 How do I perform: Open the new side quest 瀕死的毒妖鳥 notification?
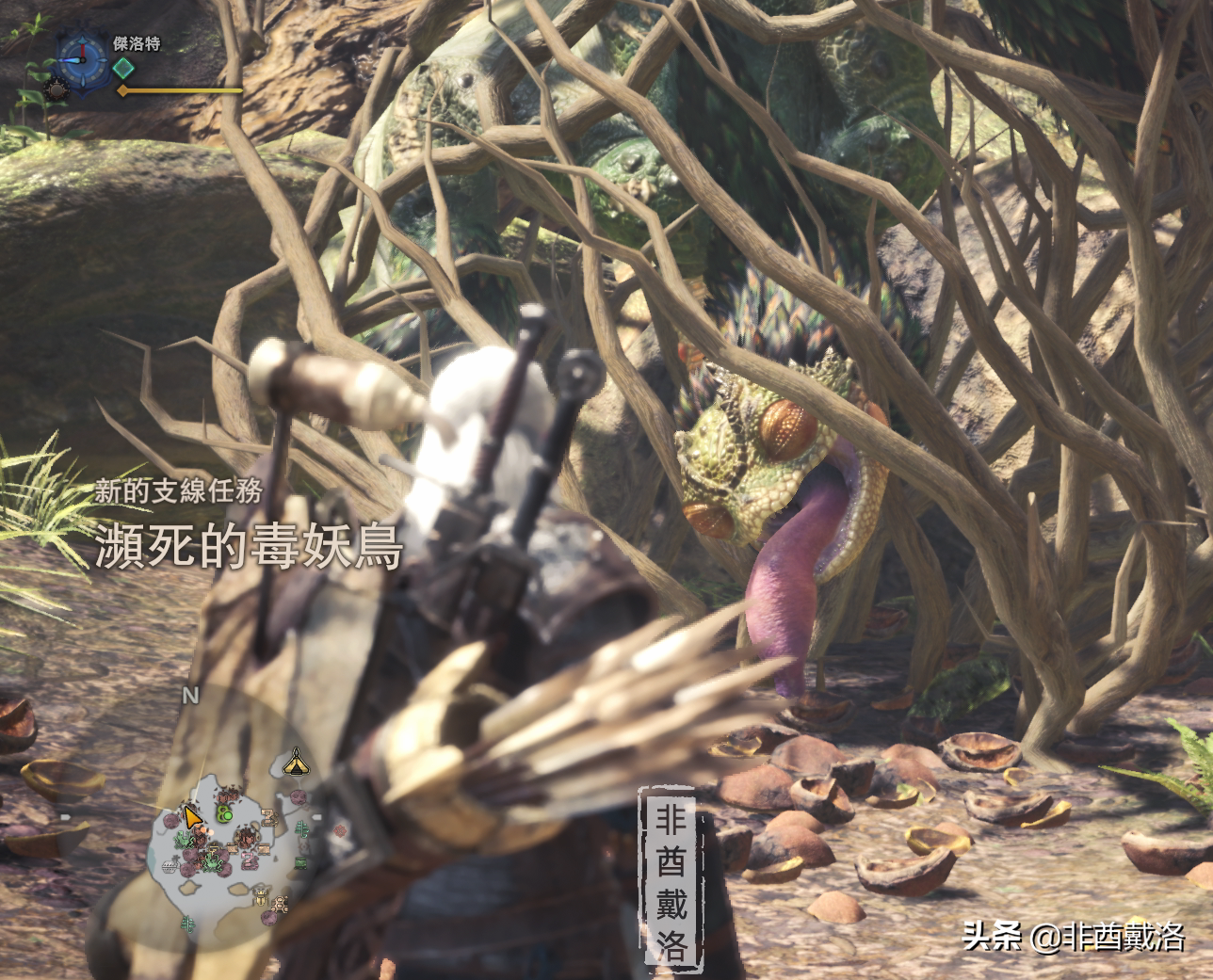coord(249,547)
